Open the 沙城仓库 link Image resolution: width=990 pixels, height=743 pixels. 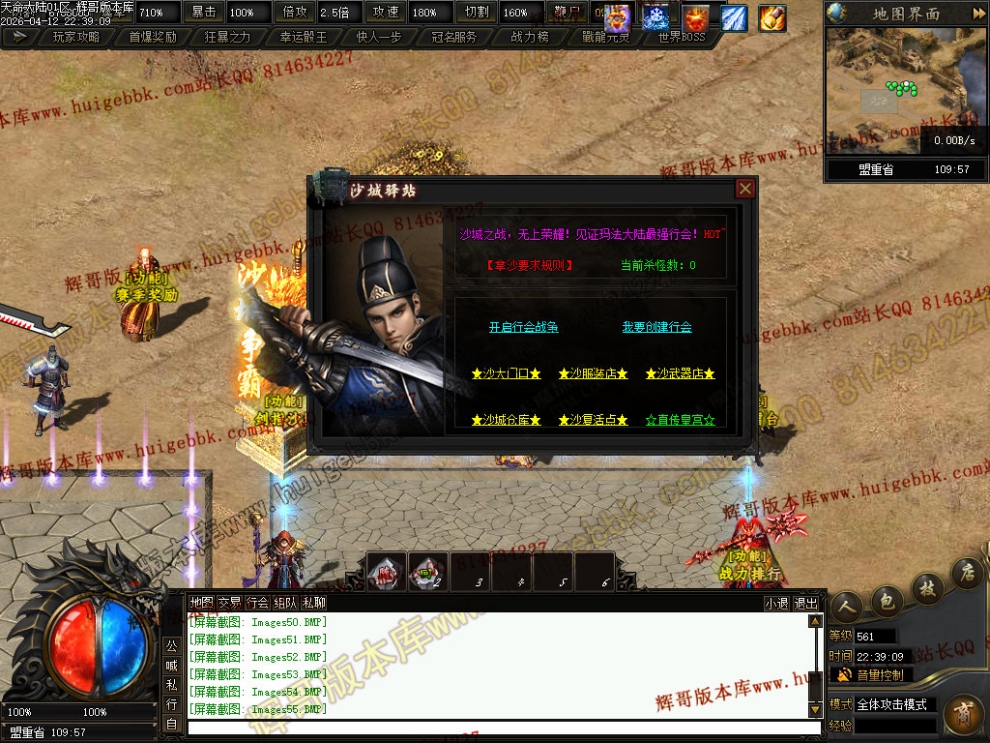(506, 420)
